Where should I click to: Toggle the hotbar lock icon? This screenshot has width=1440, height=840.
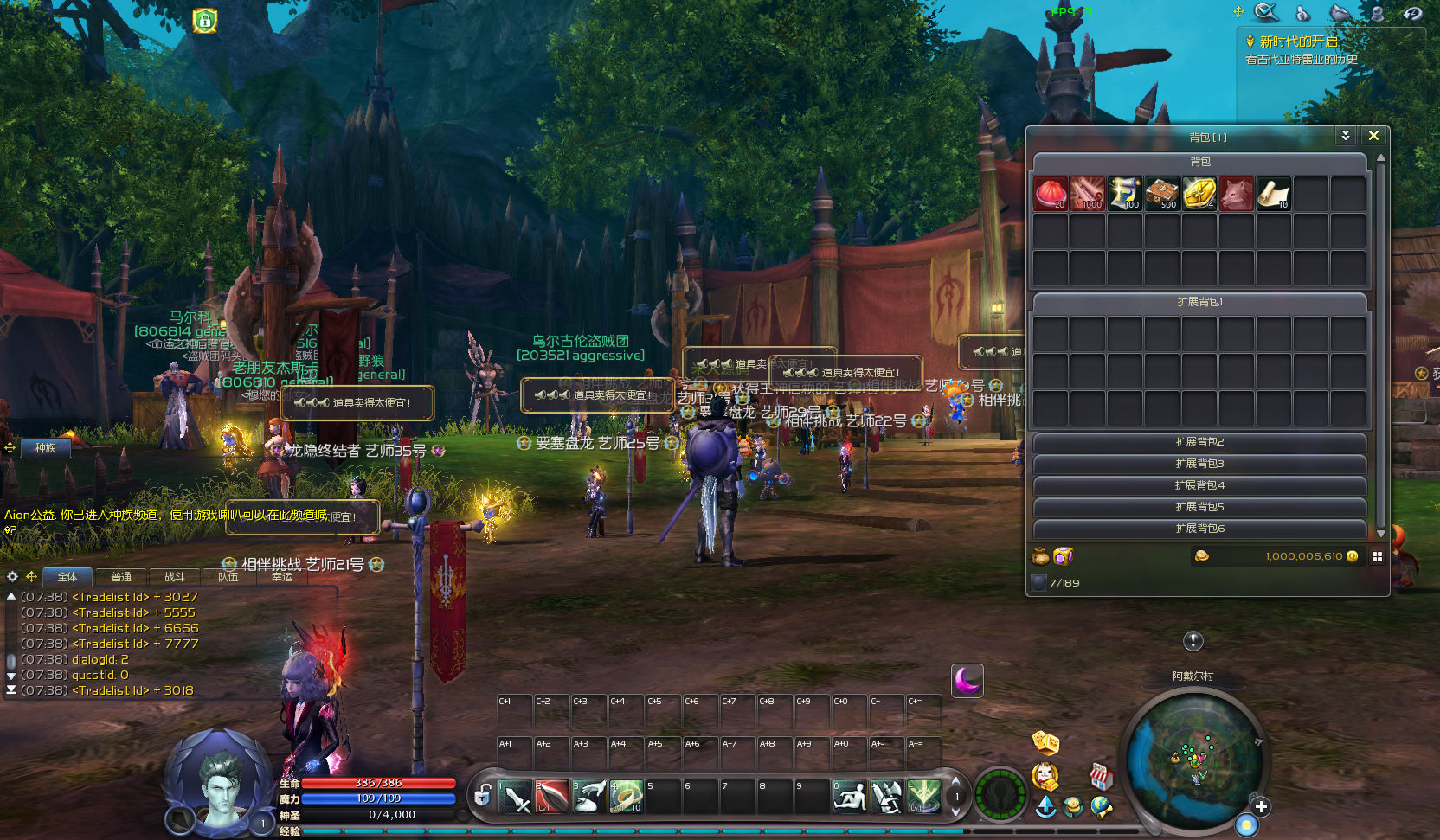point(483,795)
